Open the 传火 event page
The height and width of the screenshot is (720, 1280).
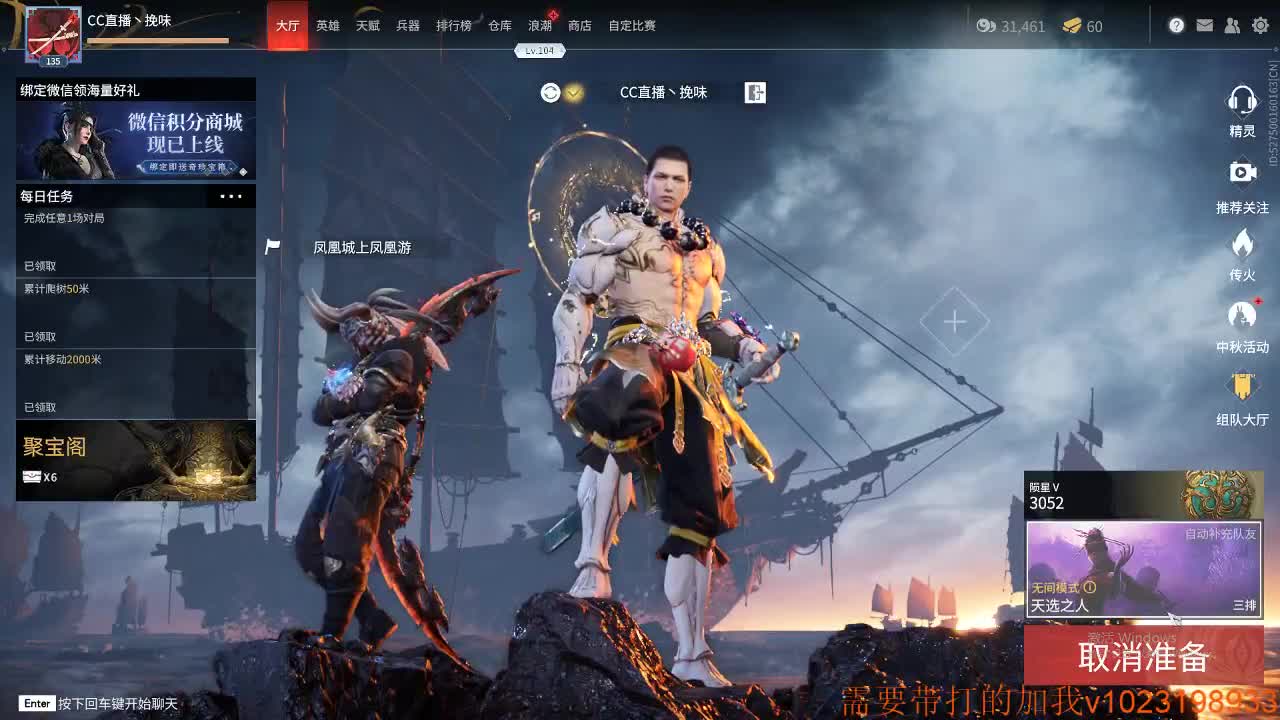point(1242,245)
